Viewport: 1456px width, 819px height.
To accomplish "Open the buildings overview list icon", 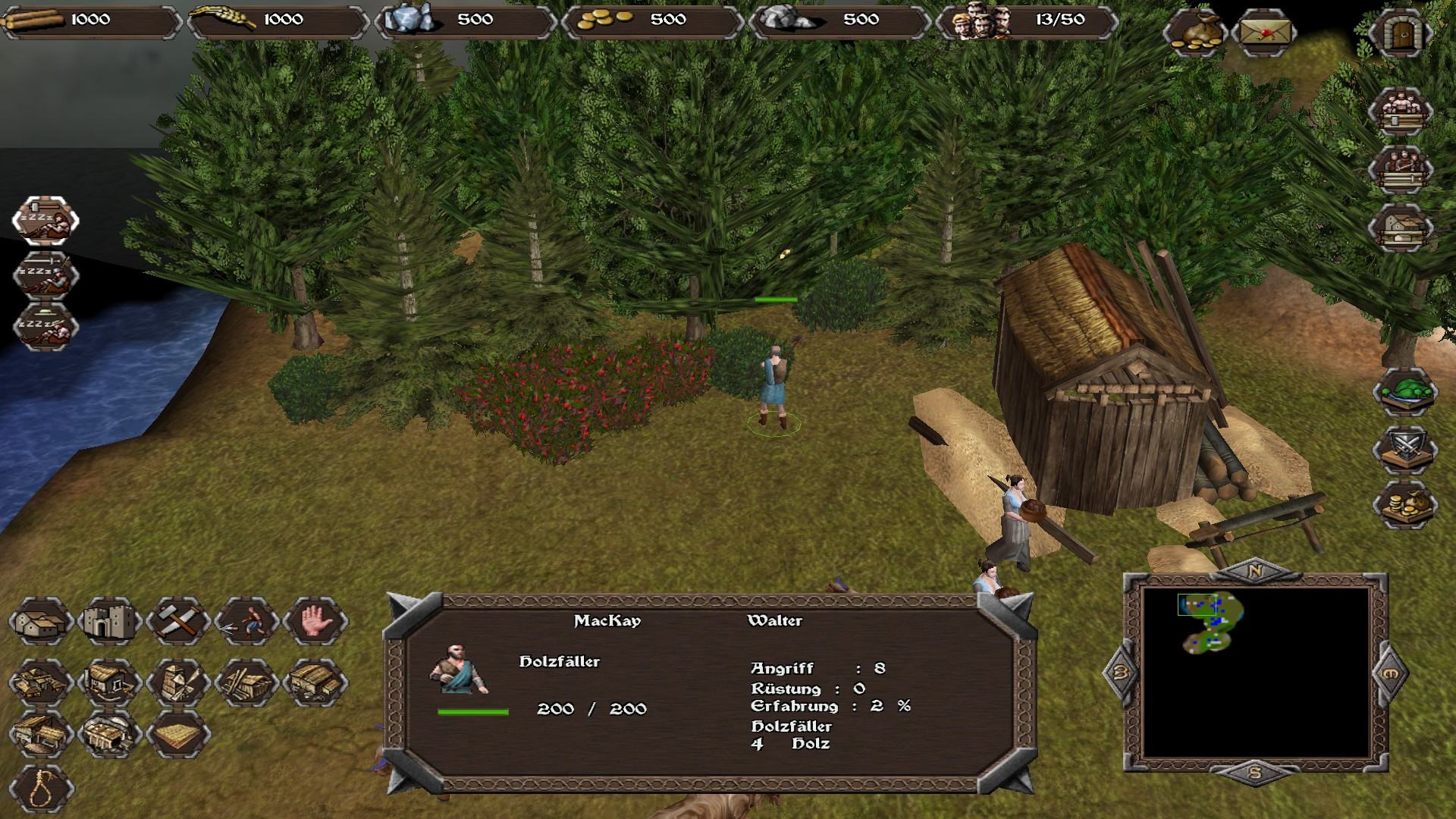I will [x=1400, y=227].
